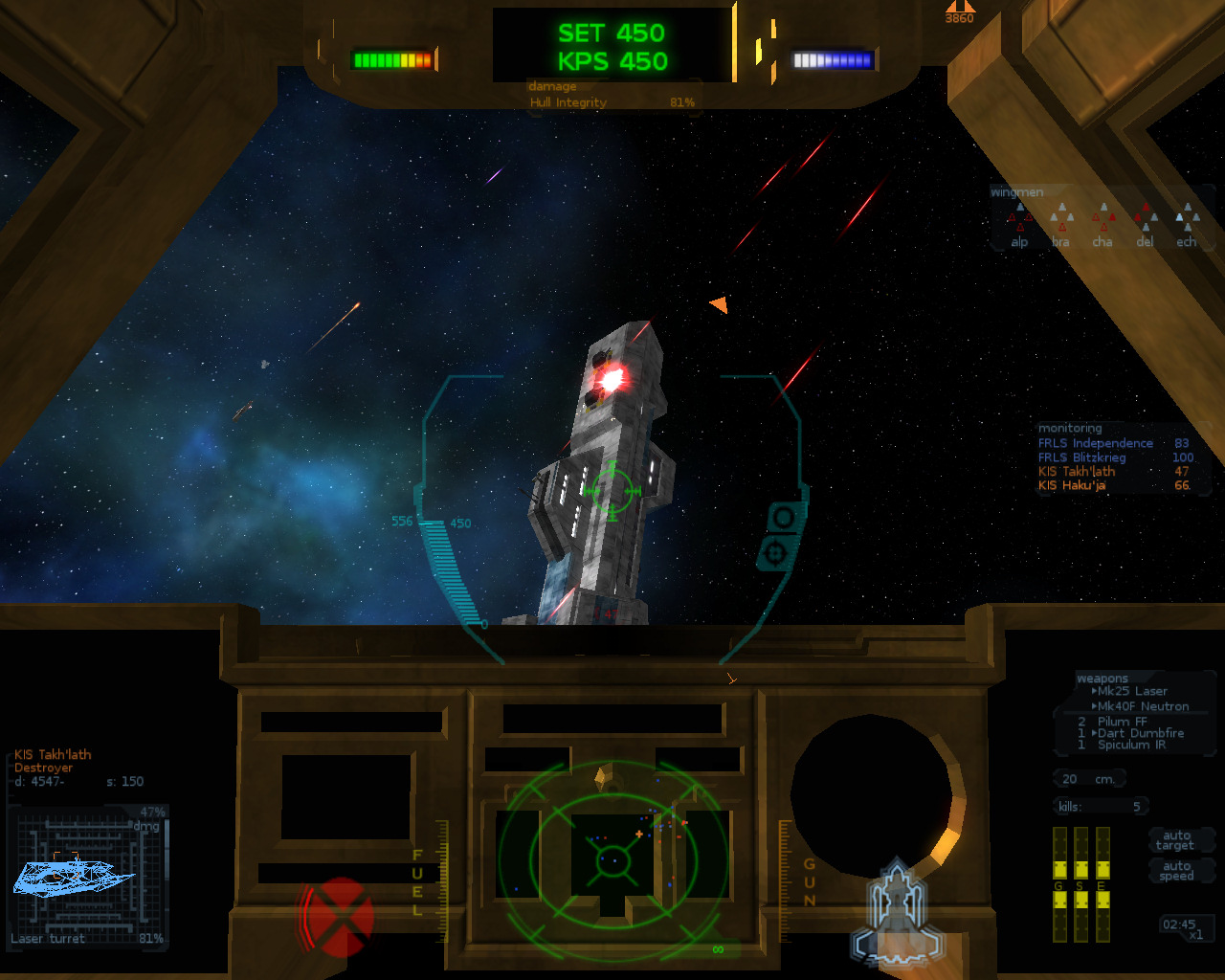
Task: Choose the Mk40F Neutron gun entry
Action: (1143, 706)
